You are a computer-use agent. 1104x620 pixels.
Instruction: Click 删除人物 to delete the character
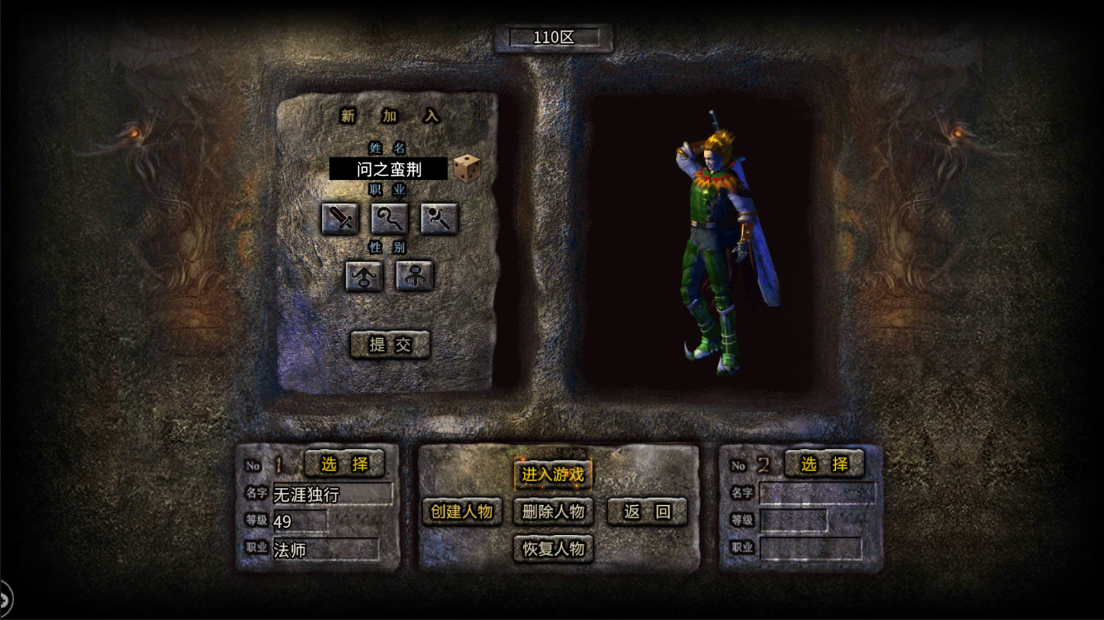553,512
